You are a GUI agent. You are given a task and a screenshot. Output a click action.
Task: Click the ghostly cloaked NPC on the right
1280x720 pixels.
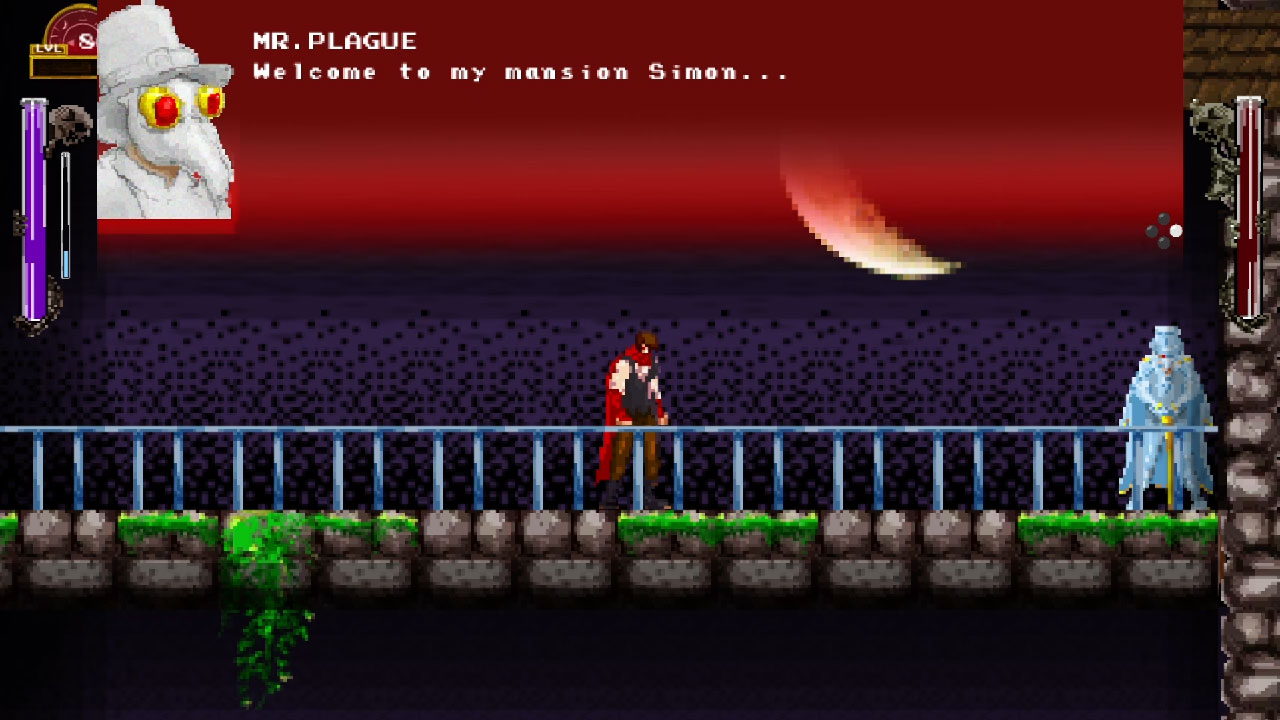pyautogui.click(x=1165, y=410)
